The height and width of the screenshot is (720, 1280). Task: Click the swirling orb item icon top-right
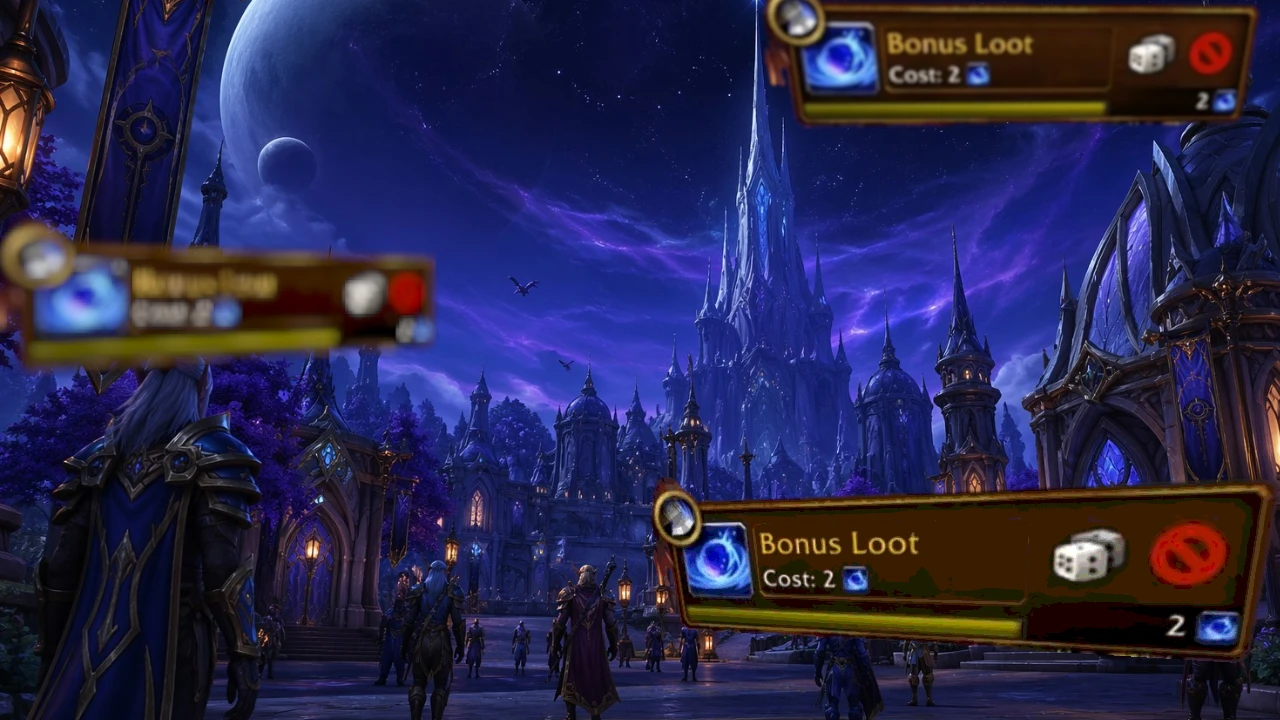(x=842, y=62)
